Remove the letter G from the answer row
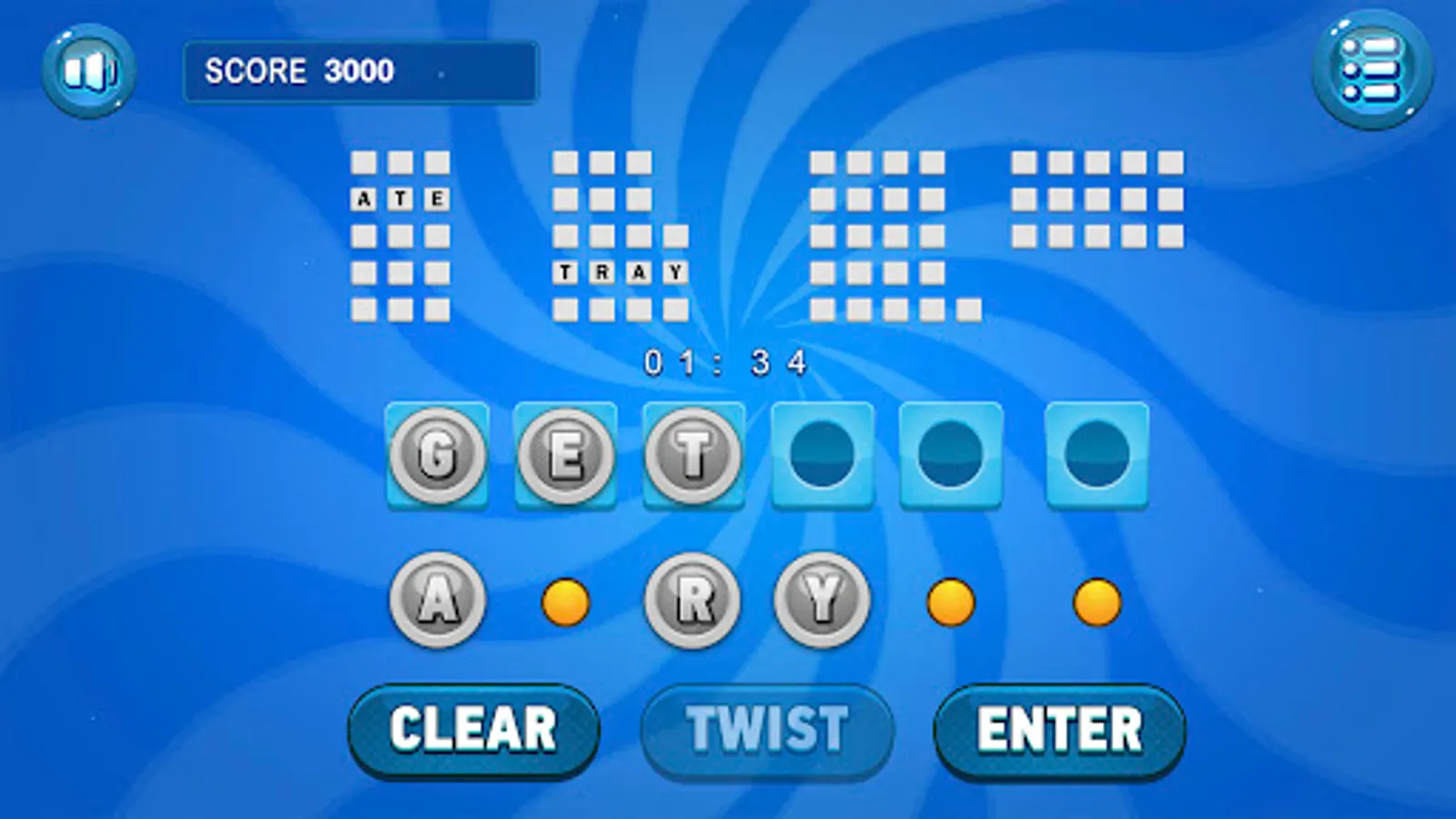Image resolution: width=1456 pixels, height=819 pixels. tap(438, 452)
